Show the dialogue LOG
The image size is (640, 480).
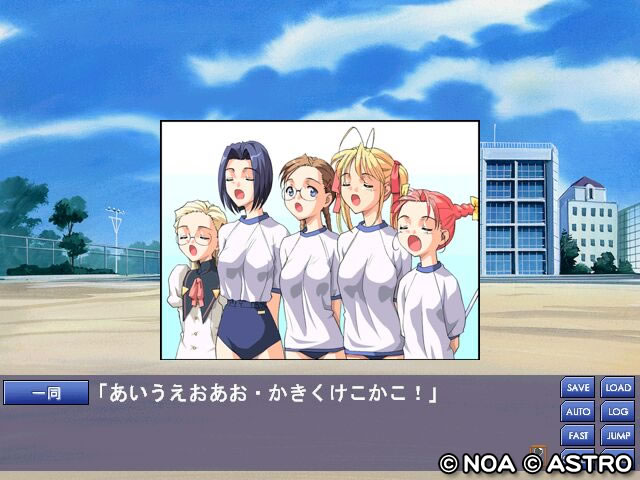618,411
